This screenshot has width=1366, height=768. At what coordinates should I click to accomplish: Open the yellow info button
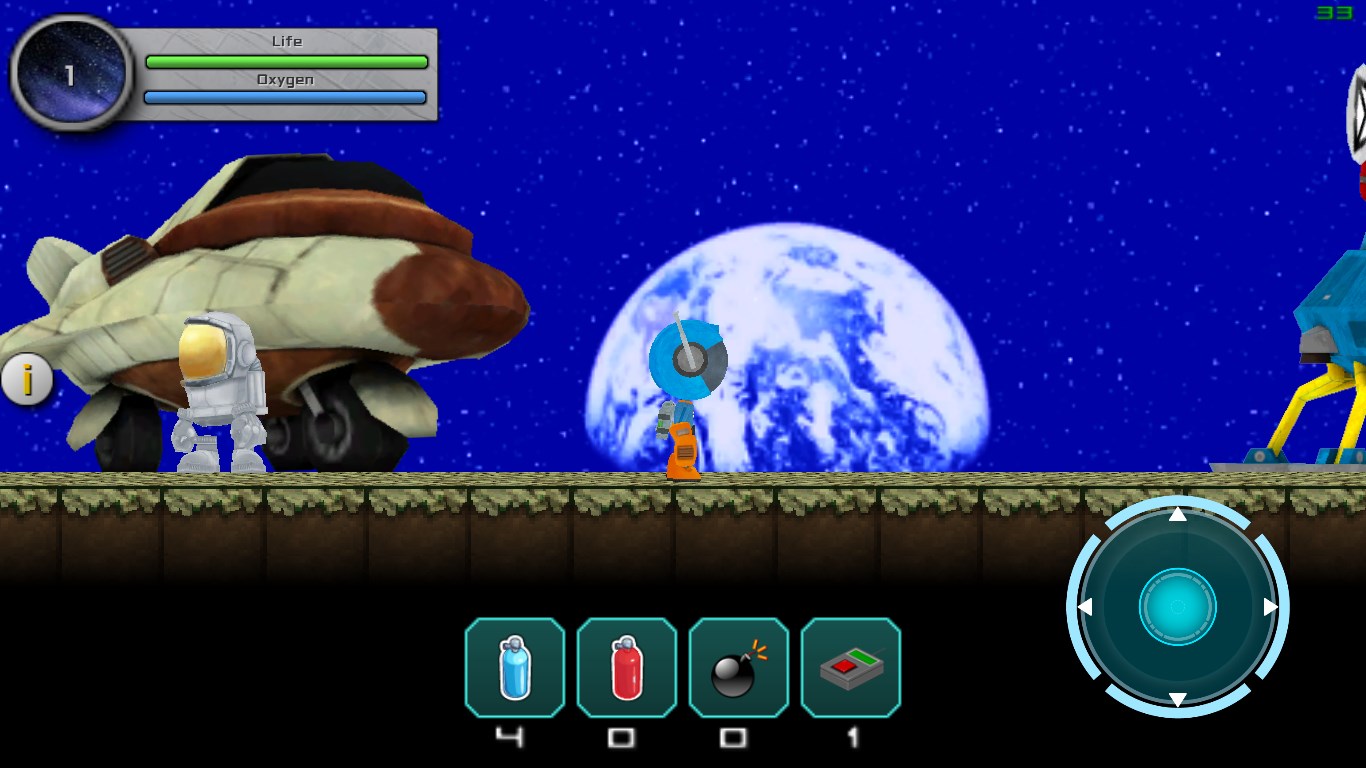27,380
